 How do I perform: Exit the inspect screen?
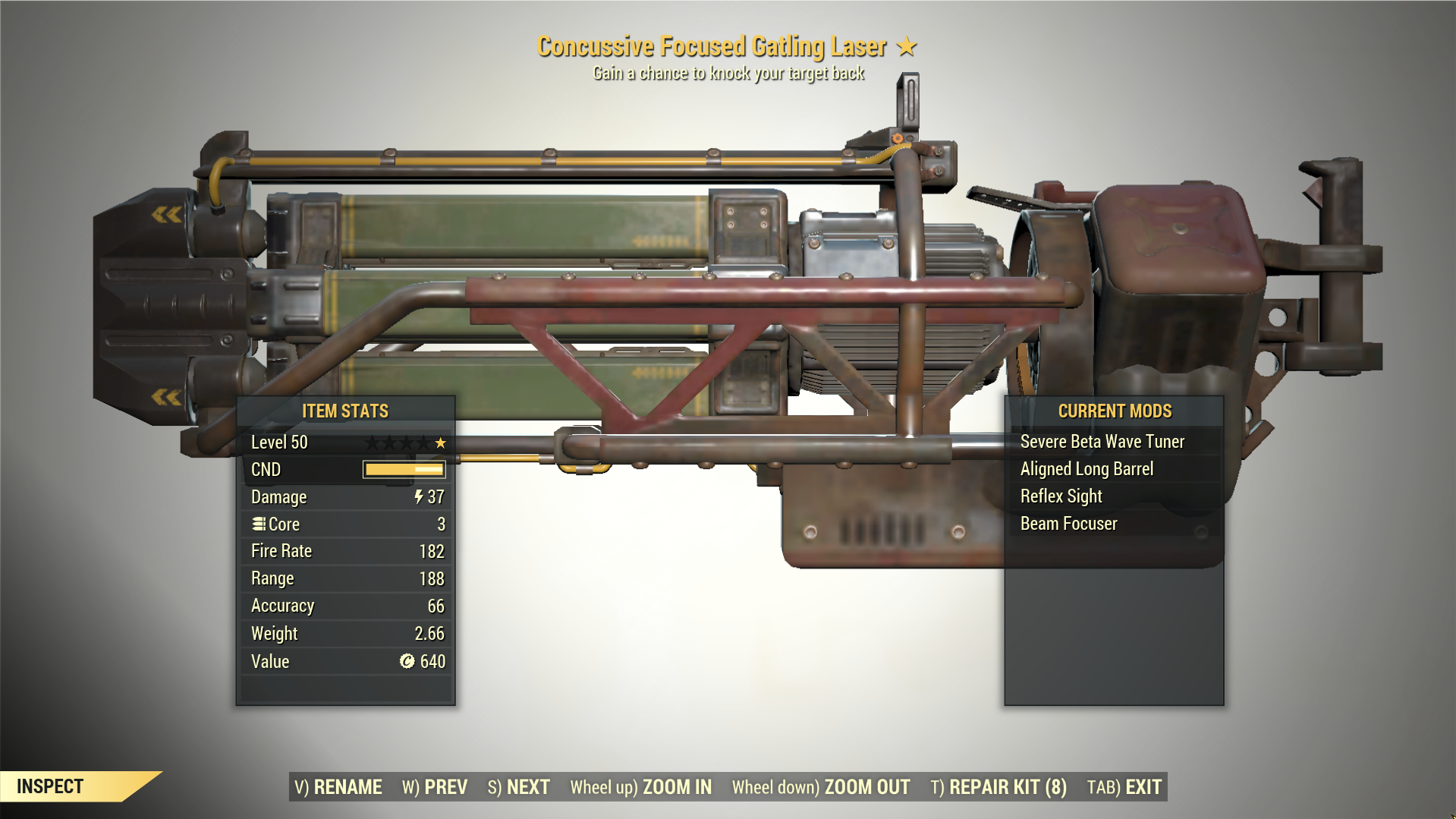(1124, 787)
